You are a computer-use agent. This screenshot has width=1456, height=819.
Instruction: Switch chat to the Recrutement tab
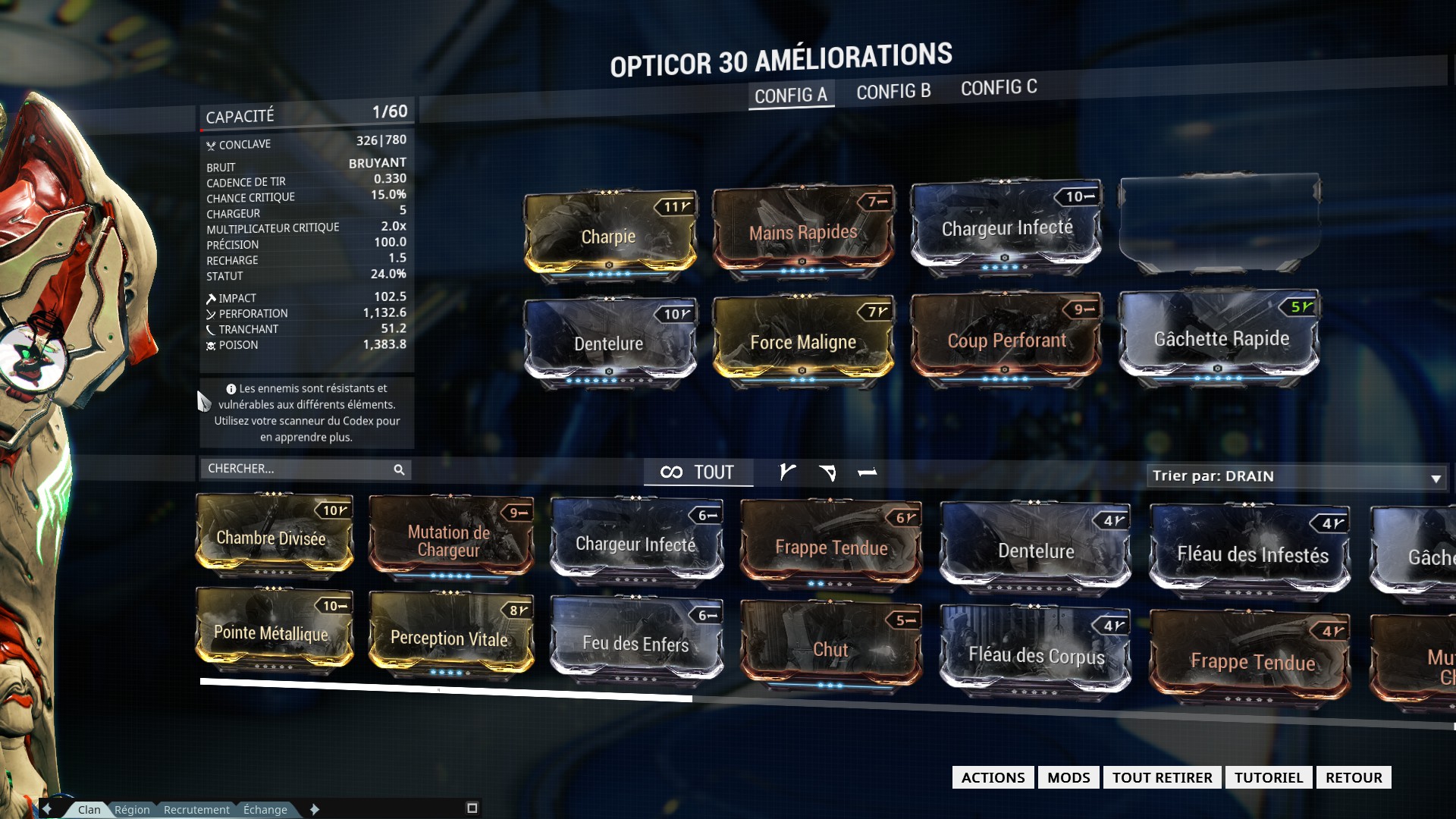196,809
